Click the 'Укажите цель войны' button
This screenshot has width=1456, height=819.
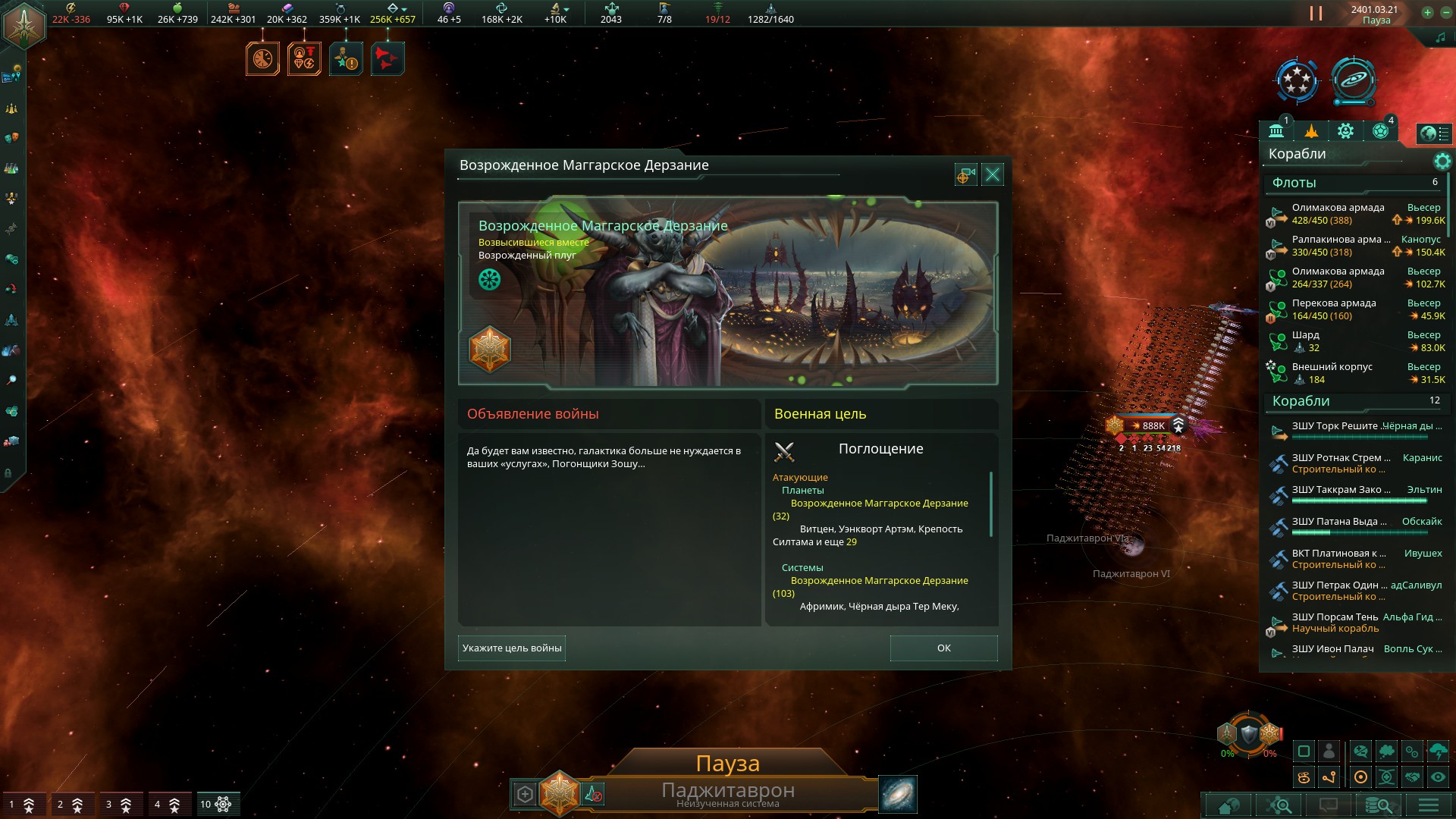(512, 648)
